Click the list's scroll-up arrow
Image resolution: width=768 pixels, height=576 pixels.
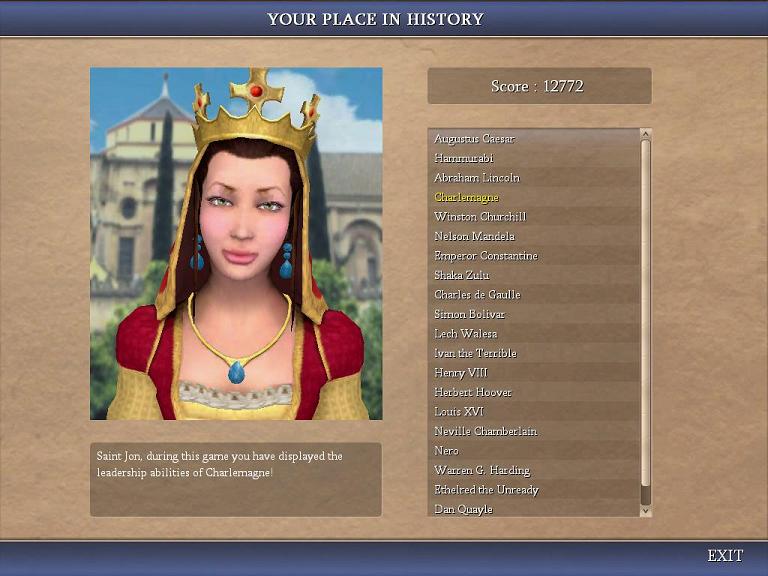pos(645,134)
